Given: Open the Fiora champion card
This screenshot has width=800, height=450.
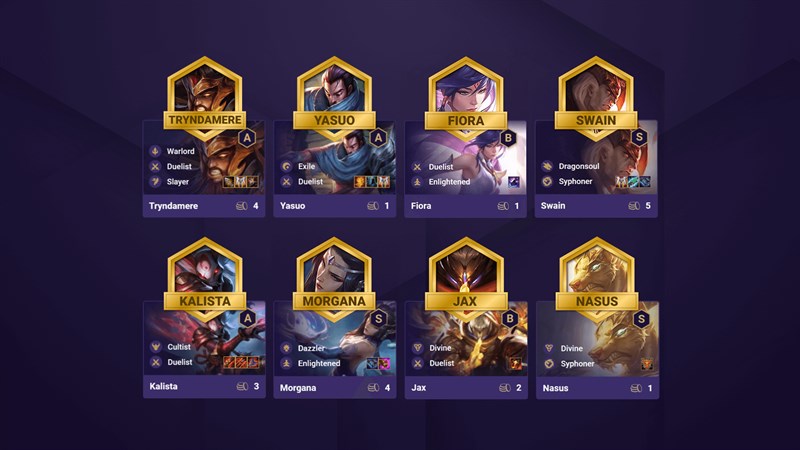Looking at the screenshot, I should point(466,168).
